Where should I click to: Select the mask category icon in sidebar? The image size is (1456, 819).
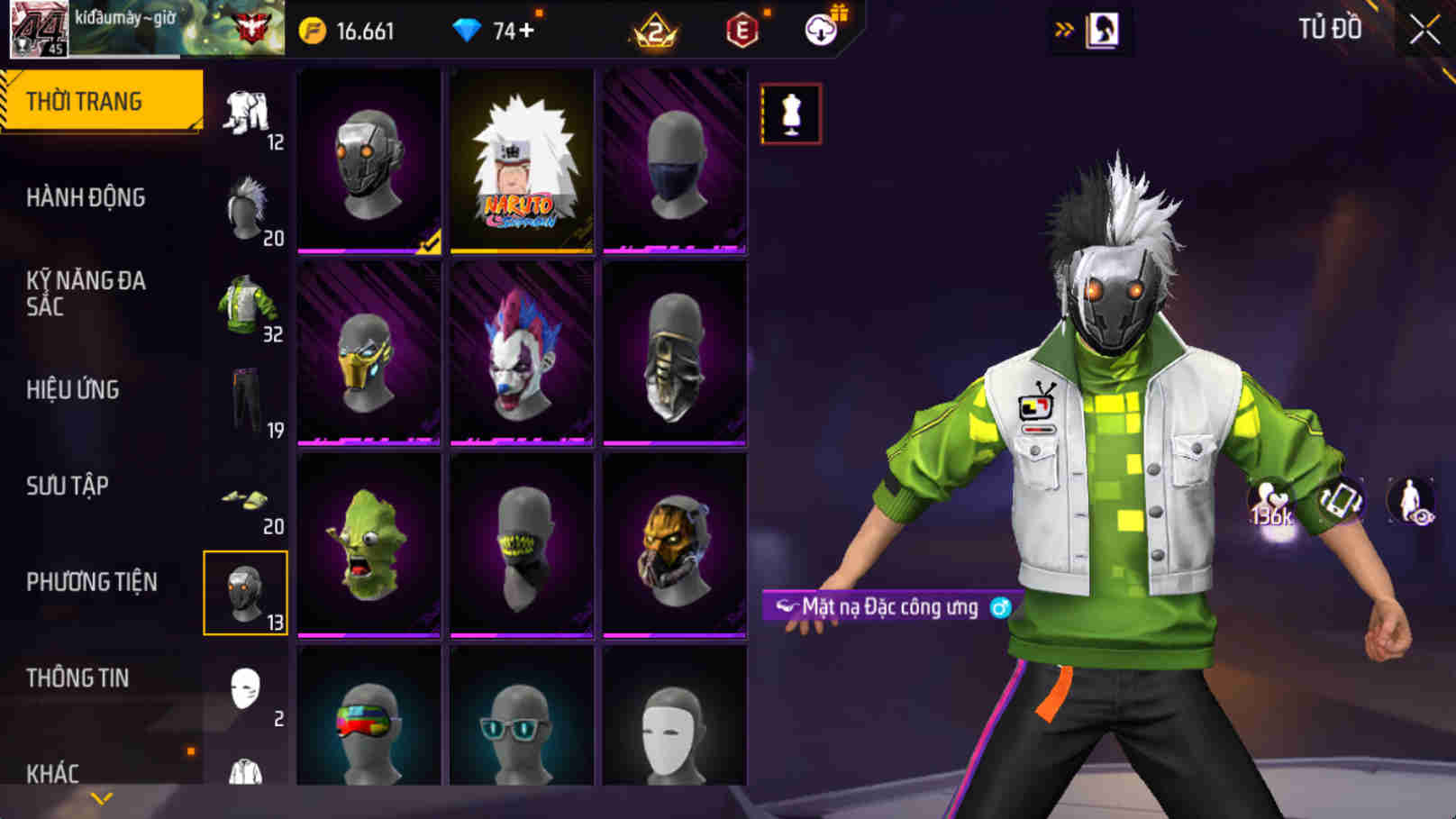[245, 590]
